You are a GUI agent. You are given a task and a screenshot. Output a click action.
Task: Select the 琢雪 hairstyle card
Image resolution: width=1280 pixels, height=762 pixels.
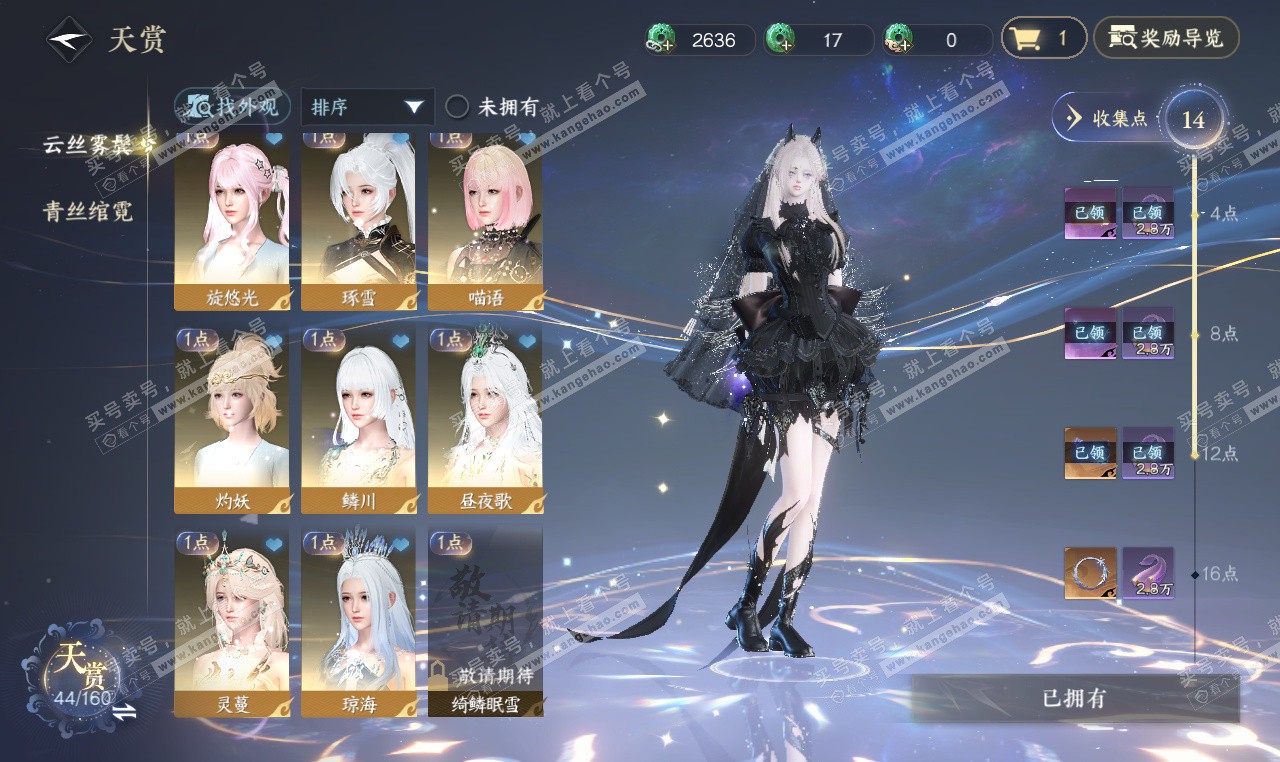click(x=359, y=220)
